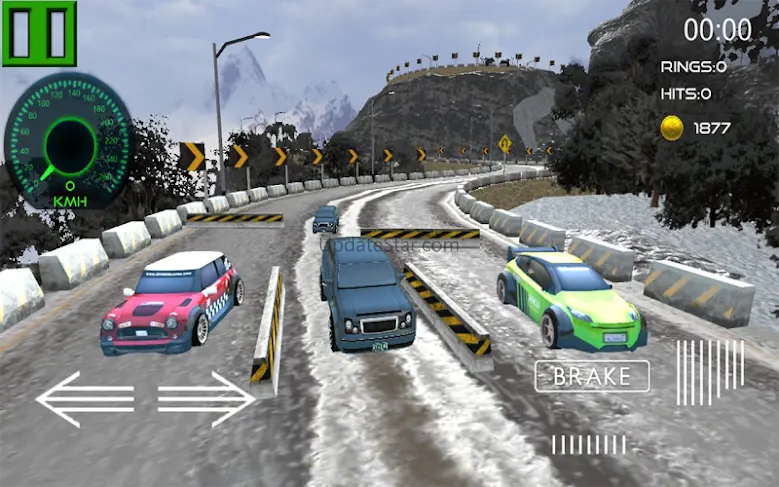
Task: Steer left with the left arrow
Action: [84, 398]
